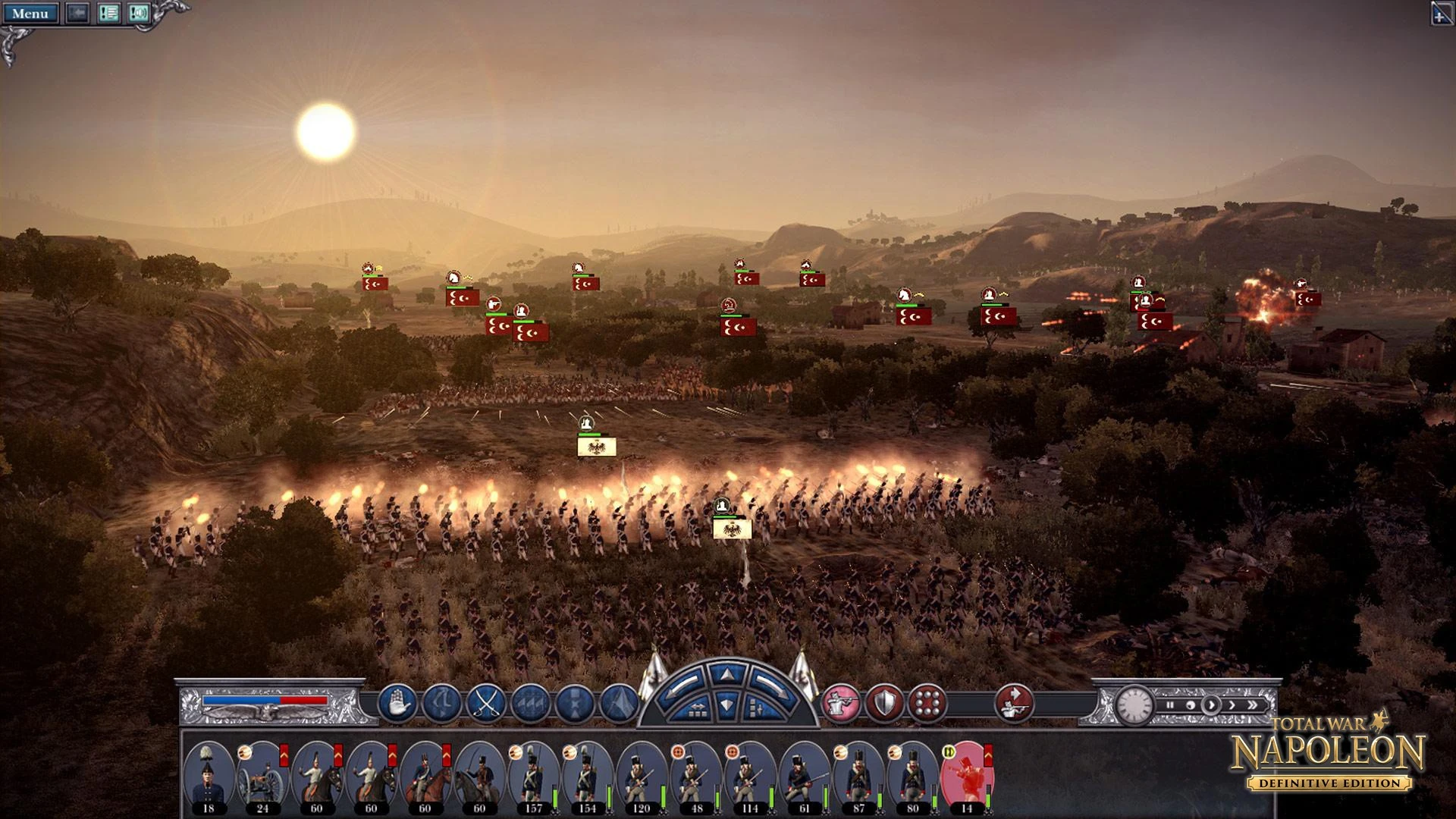
Task: Toggle the exclamation list advice button
Action: [108, 14]
